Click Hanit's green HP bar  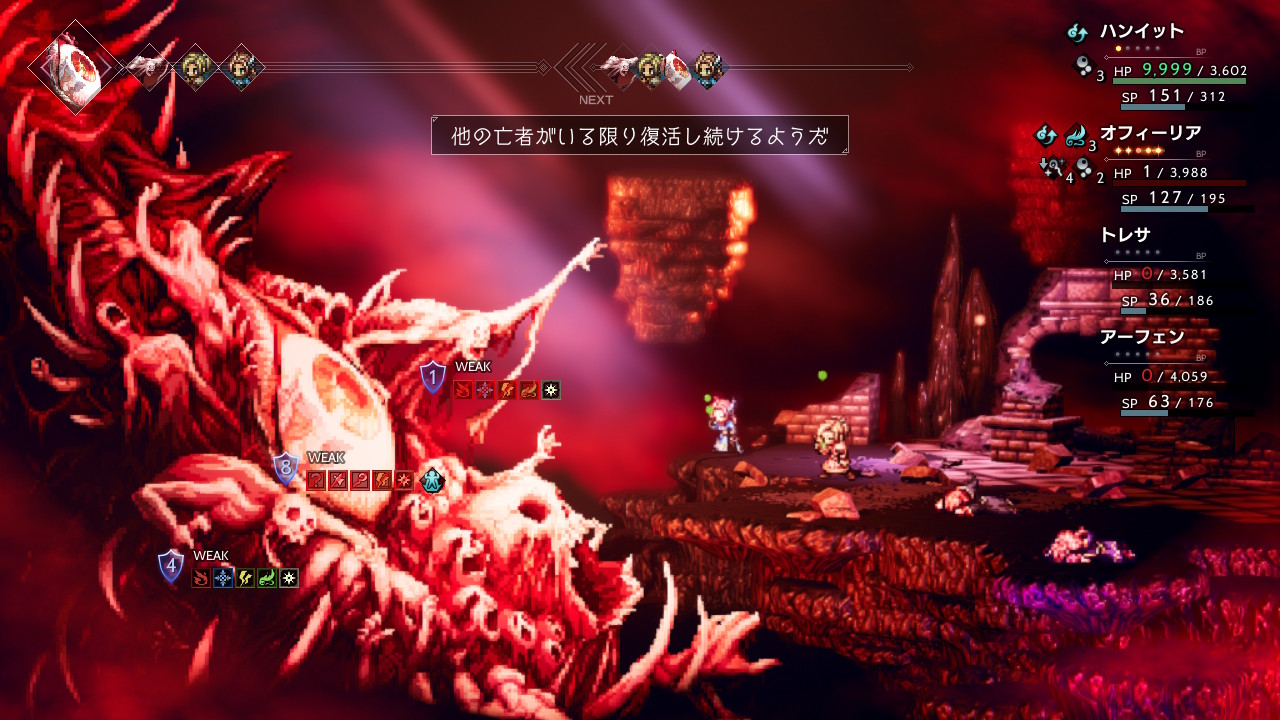tap(1180, 81)
